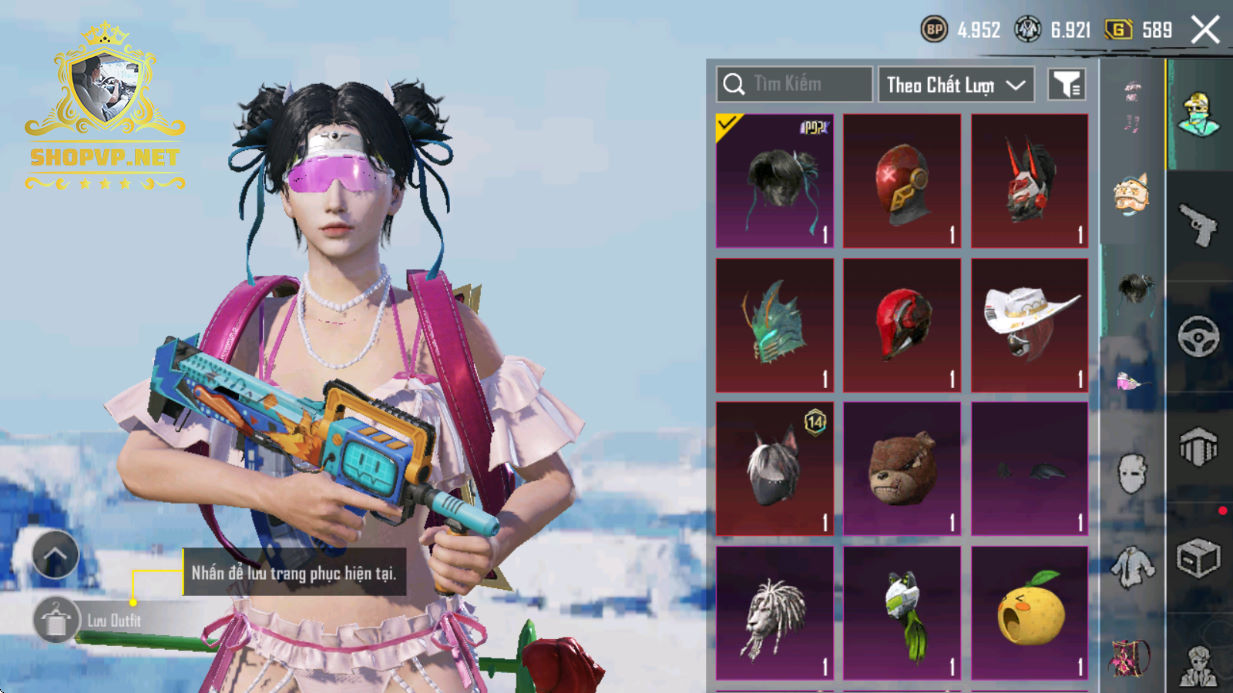Screen dimensions: 1233x693
Task: Switch to the pistol weapons tab
Action: click(1198, 225)
